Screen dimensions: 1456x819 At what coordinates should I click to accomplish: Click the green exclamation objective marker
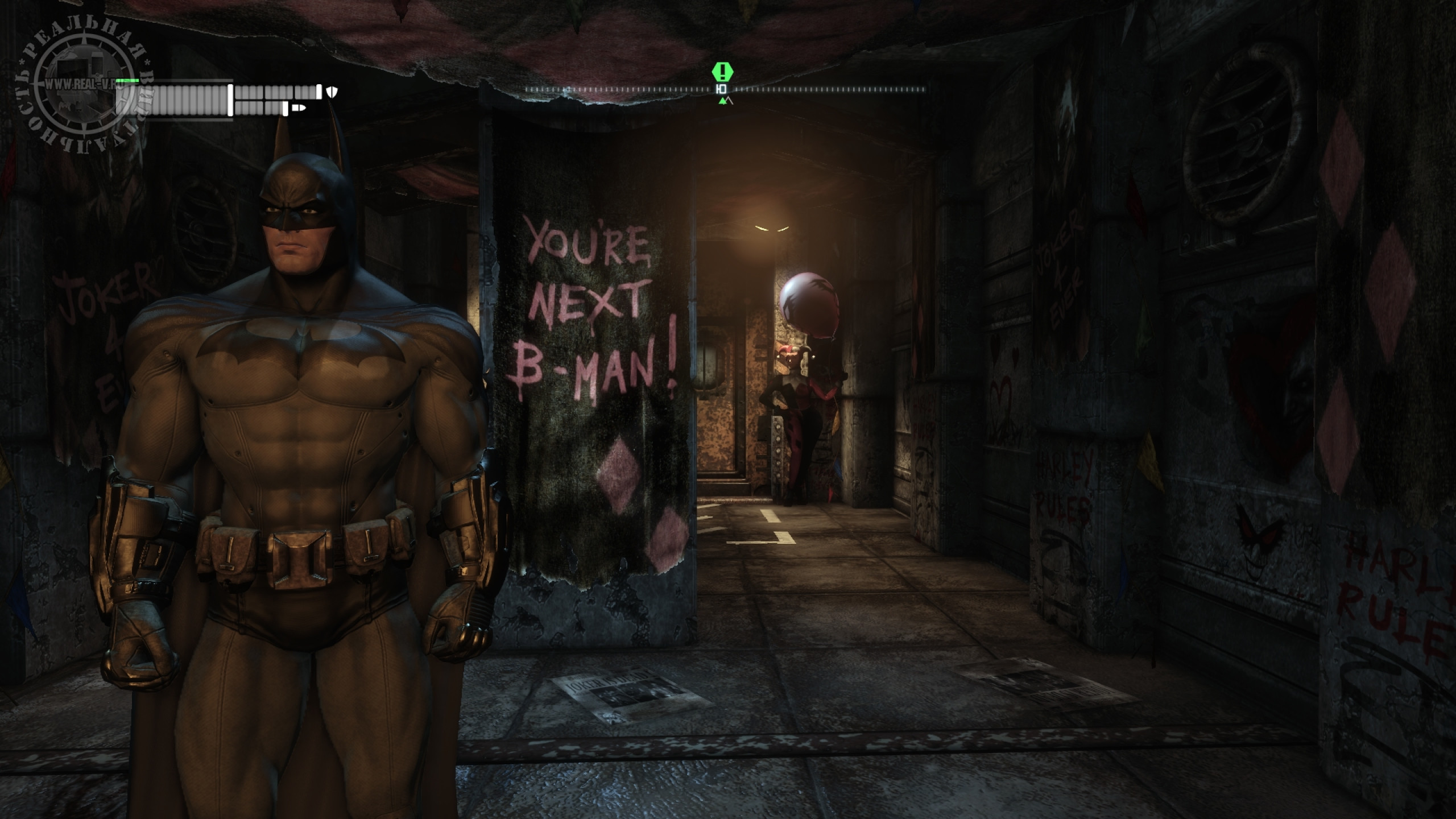click(x=722, y=72)
